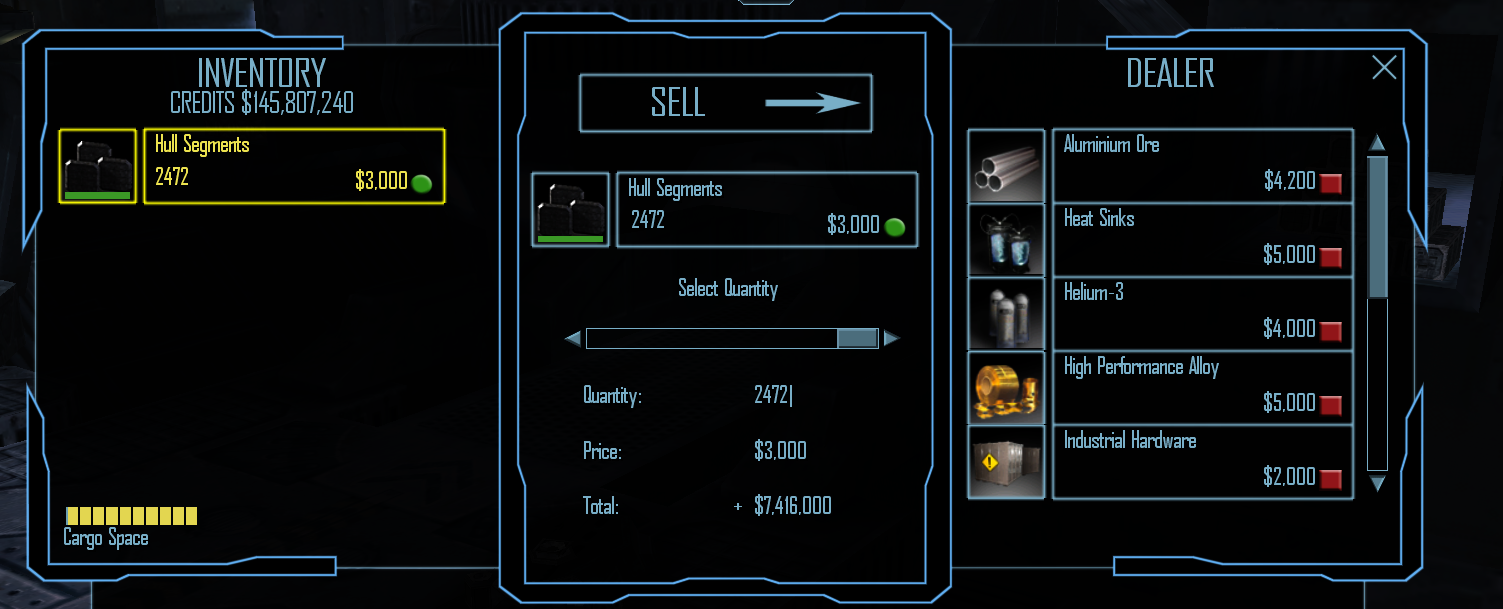
Task: Choose Aluminium Ore from the dealer list
Action: click(x=1203, y=166)
